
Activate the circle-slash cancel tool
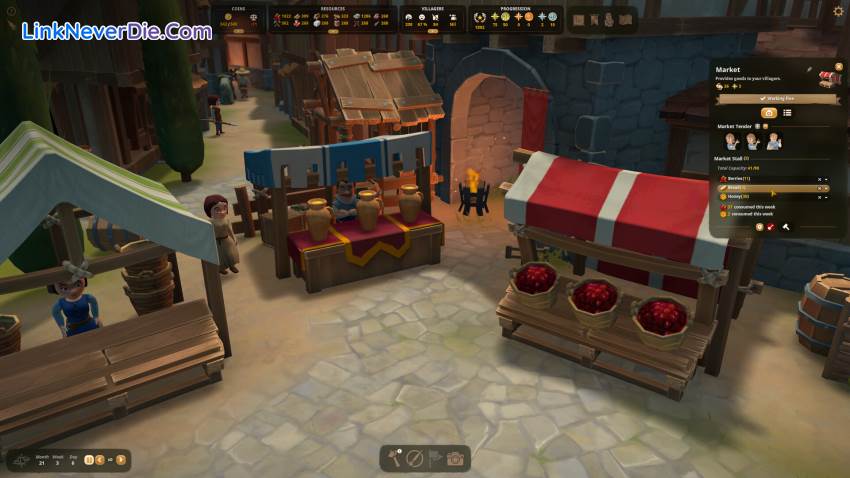point(415,459)
